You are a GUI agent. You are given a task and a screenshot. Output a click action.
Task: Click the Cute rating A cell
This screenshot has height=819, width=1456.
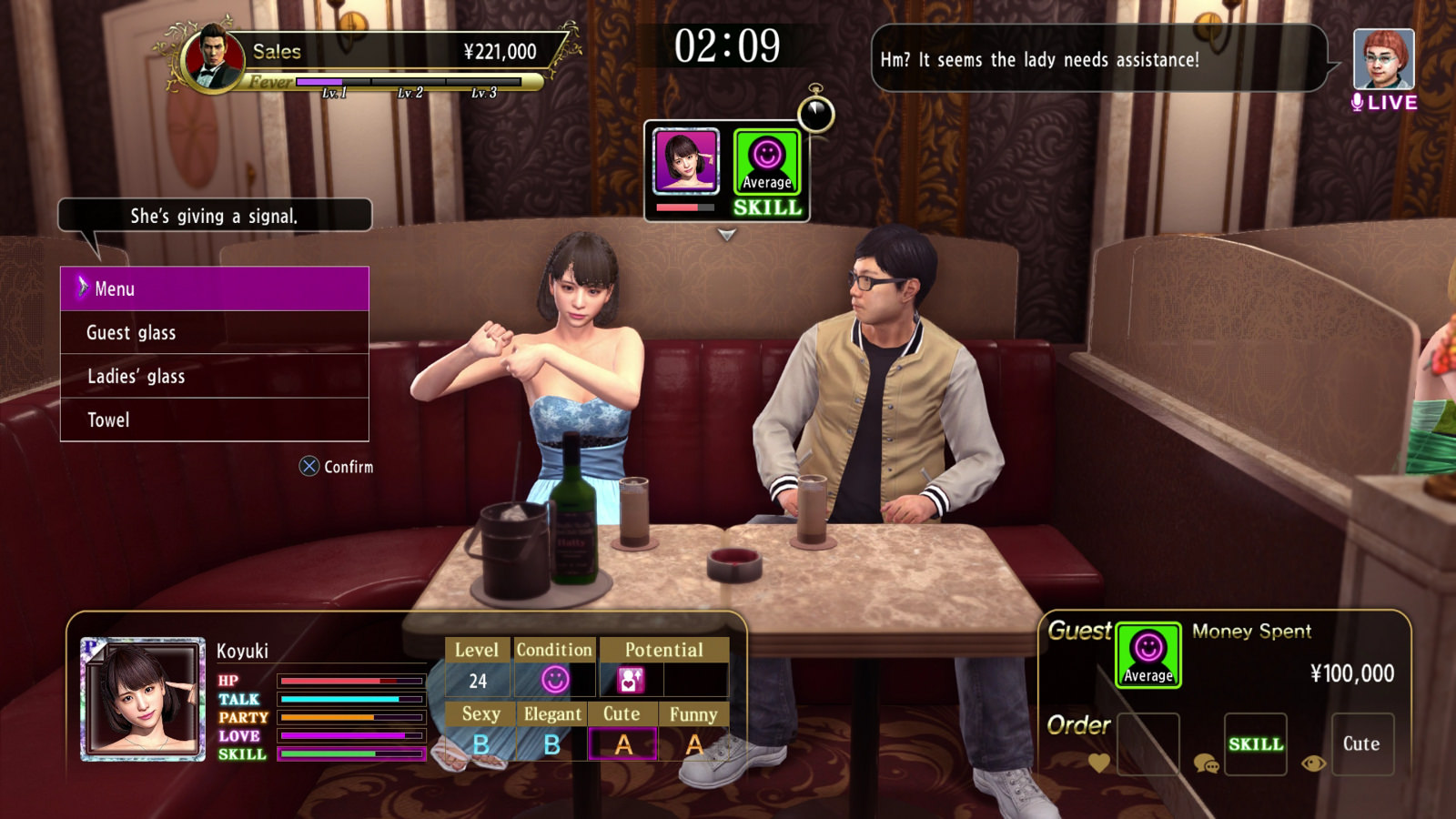pos(623,744)
